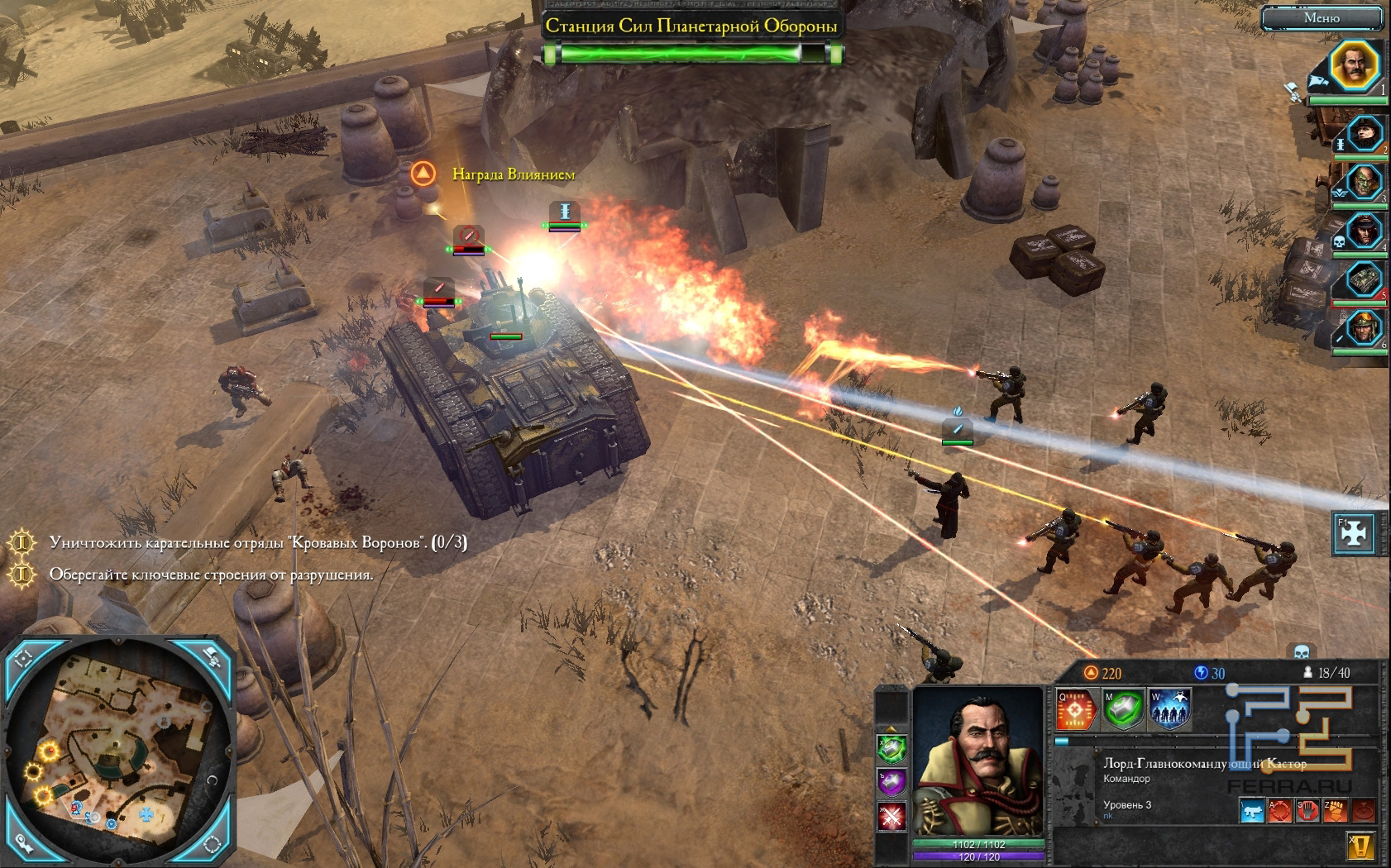Viewport: 1391px width, 868px height.
Task: Pick the tank unit portrait numbered 5
Action: (x=1365, y=279)
